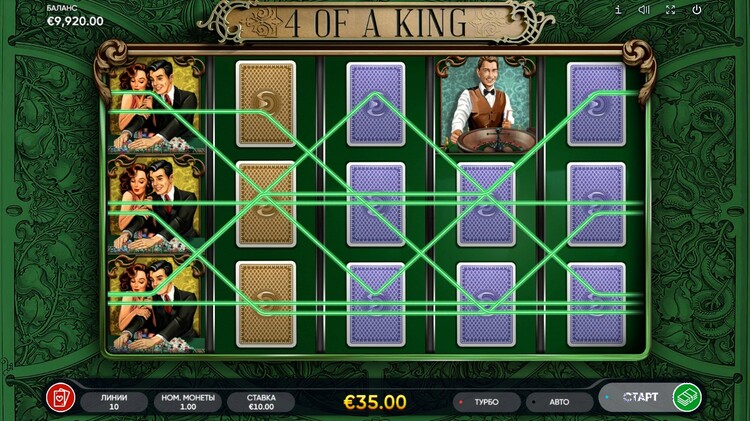Toggle ТУРБО turbo mode
The height and width of the screenshot is (421, 750).
[x=486, y=402]
